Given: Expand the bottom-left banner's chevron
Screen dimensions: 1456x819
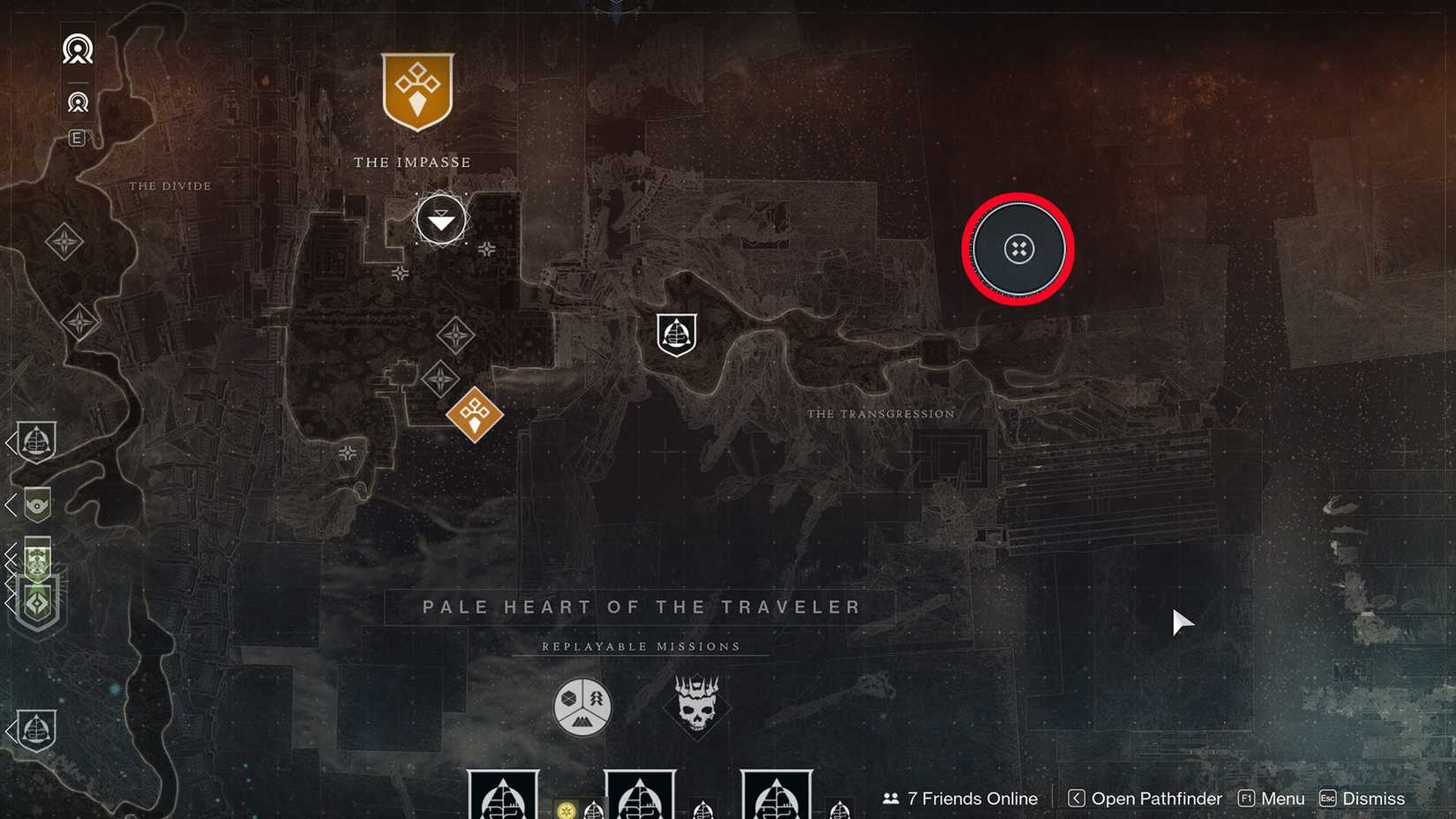Looking at the screenshot, I should (9, 733).
